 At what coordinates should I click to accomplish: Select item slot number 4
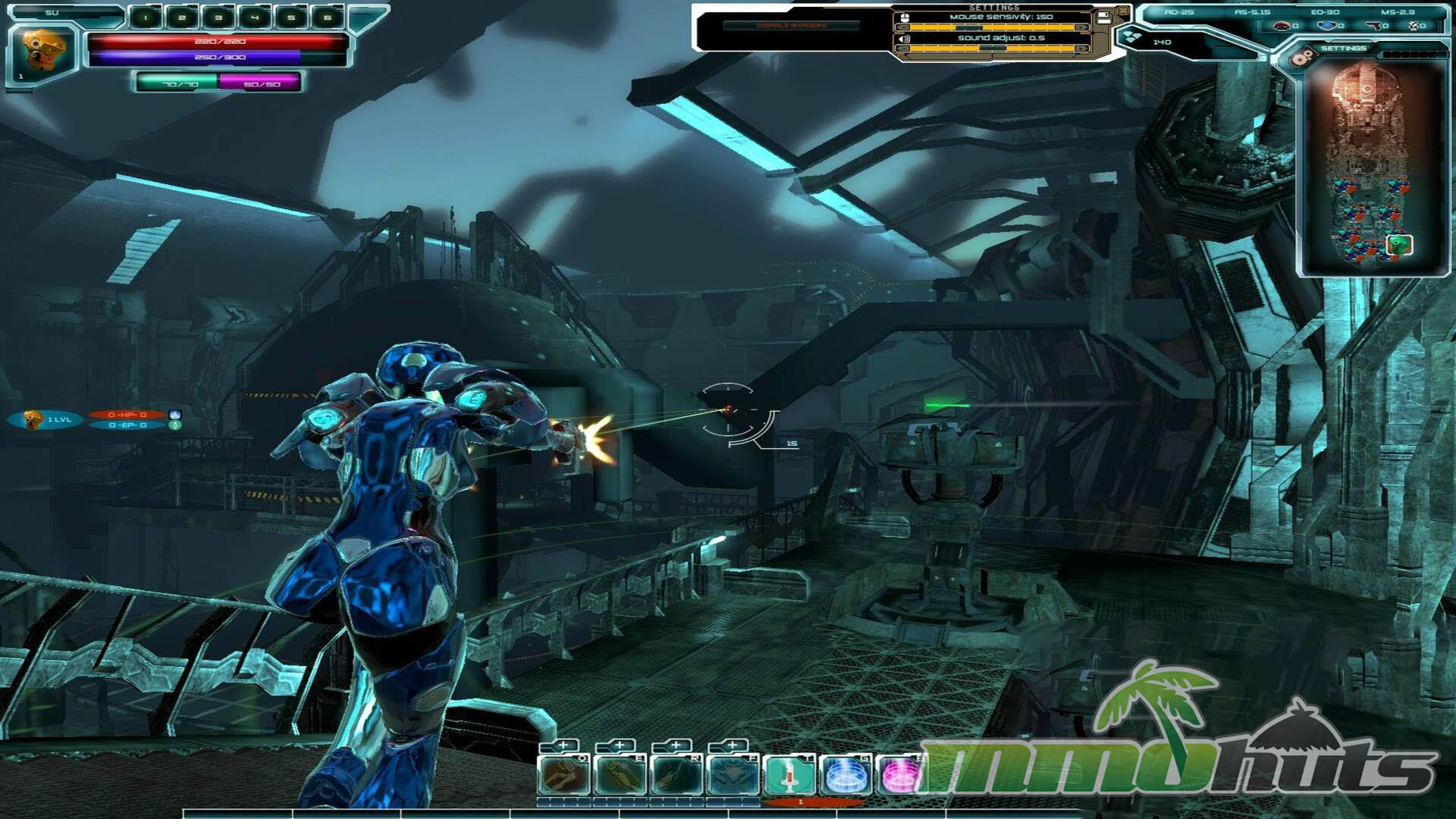click(255, 17)
